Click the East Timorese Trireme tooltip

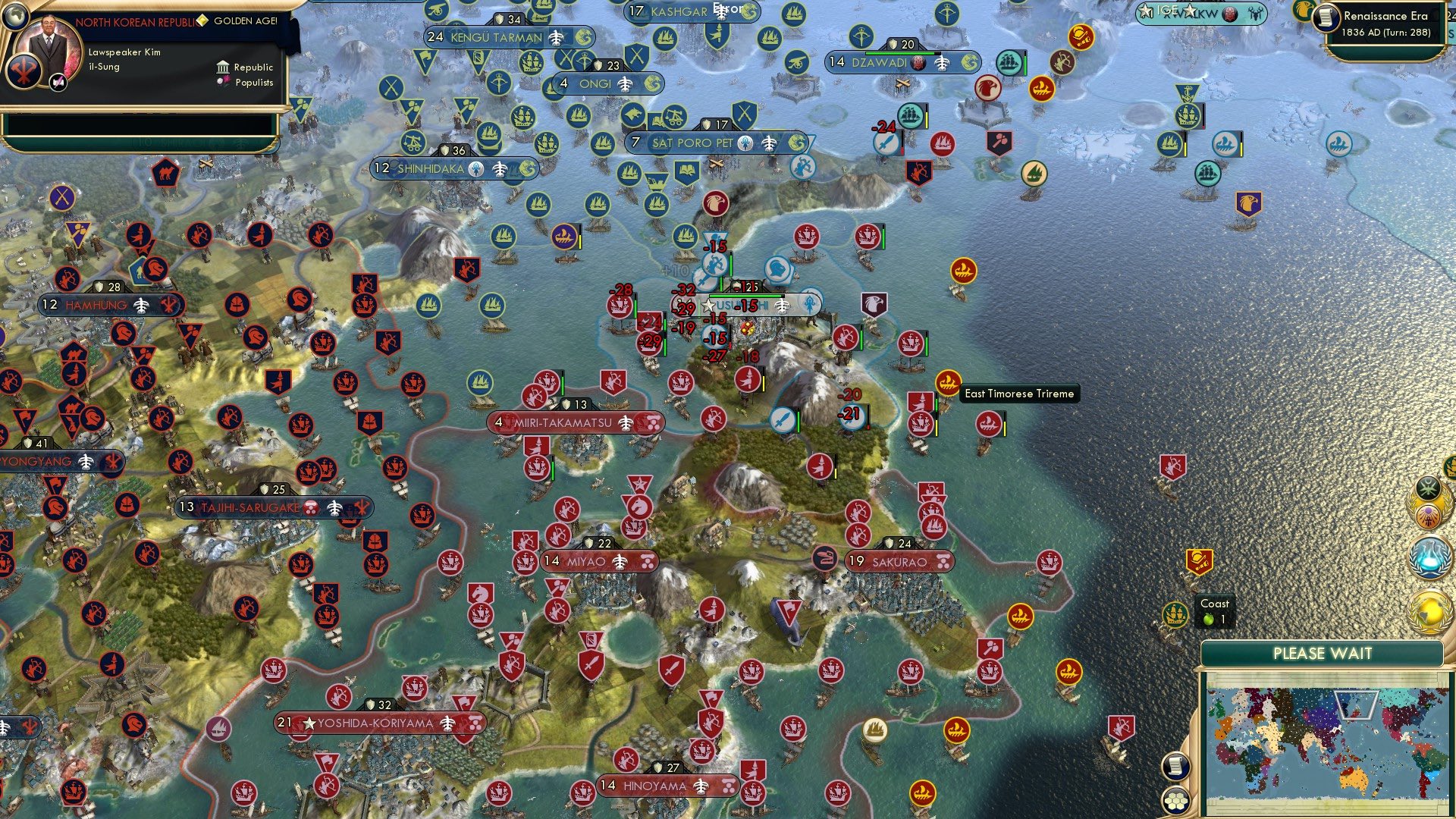tap(1018, 394)
